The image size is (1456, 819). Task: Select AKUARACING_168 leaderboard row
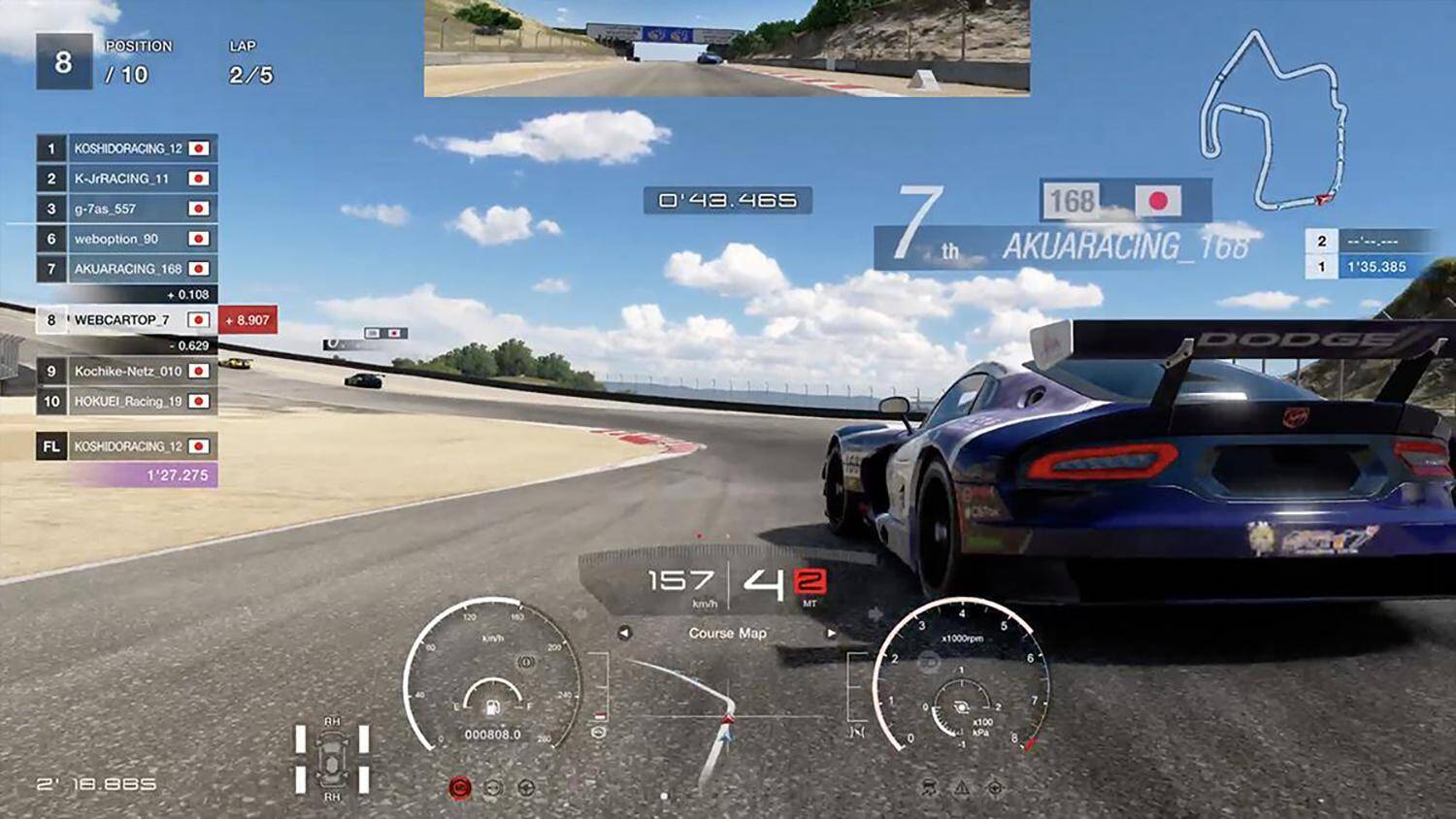[127, 269]
